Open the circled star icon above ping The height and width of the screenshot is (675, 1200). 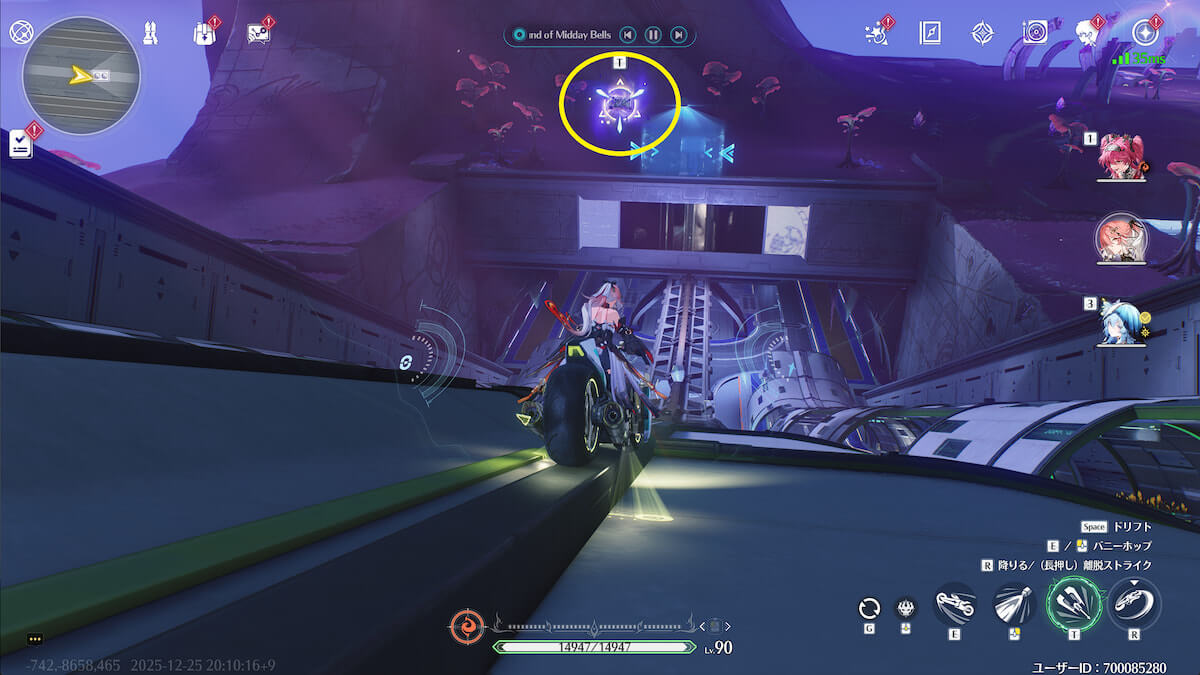(x=1145, y=33)
